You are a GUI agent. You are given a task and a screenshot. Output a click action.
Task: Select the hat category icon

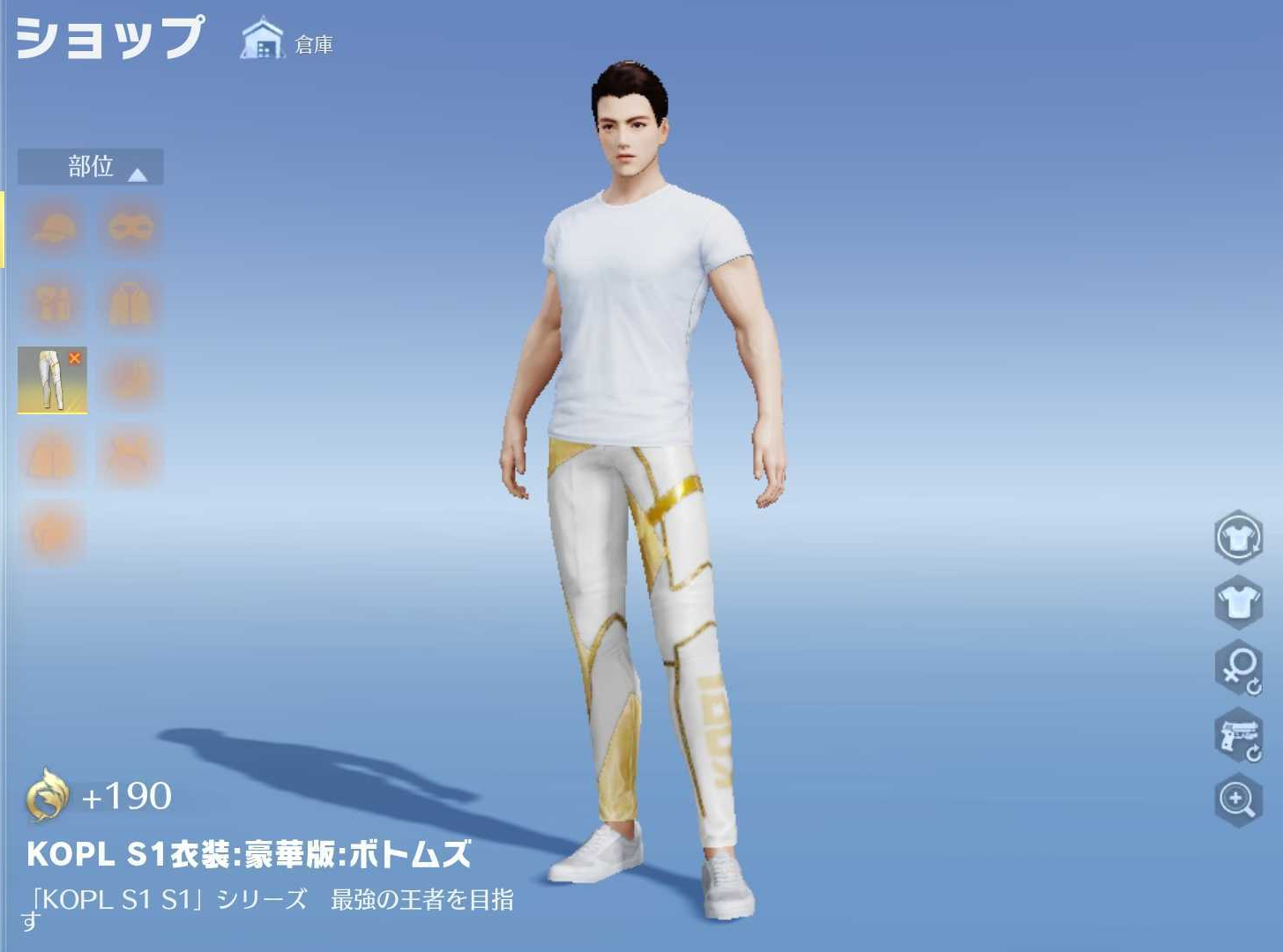53,227
